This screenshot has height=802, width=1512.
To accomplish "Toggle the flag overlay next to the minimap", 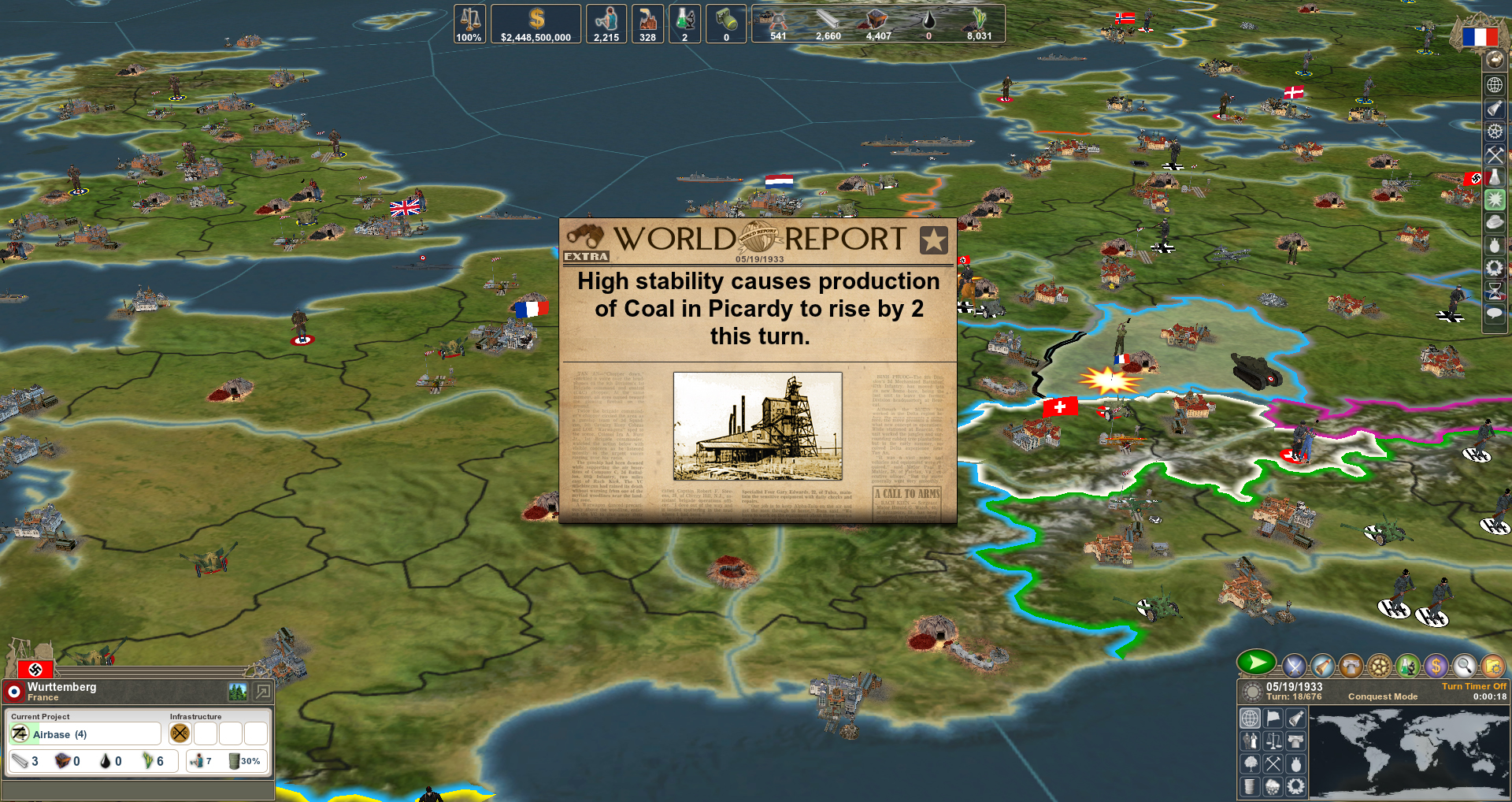I will click(x=1272, y=719).
